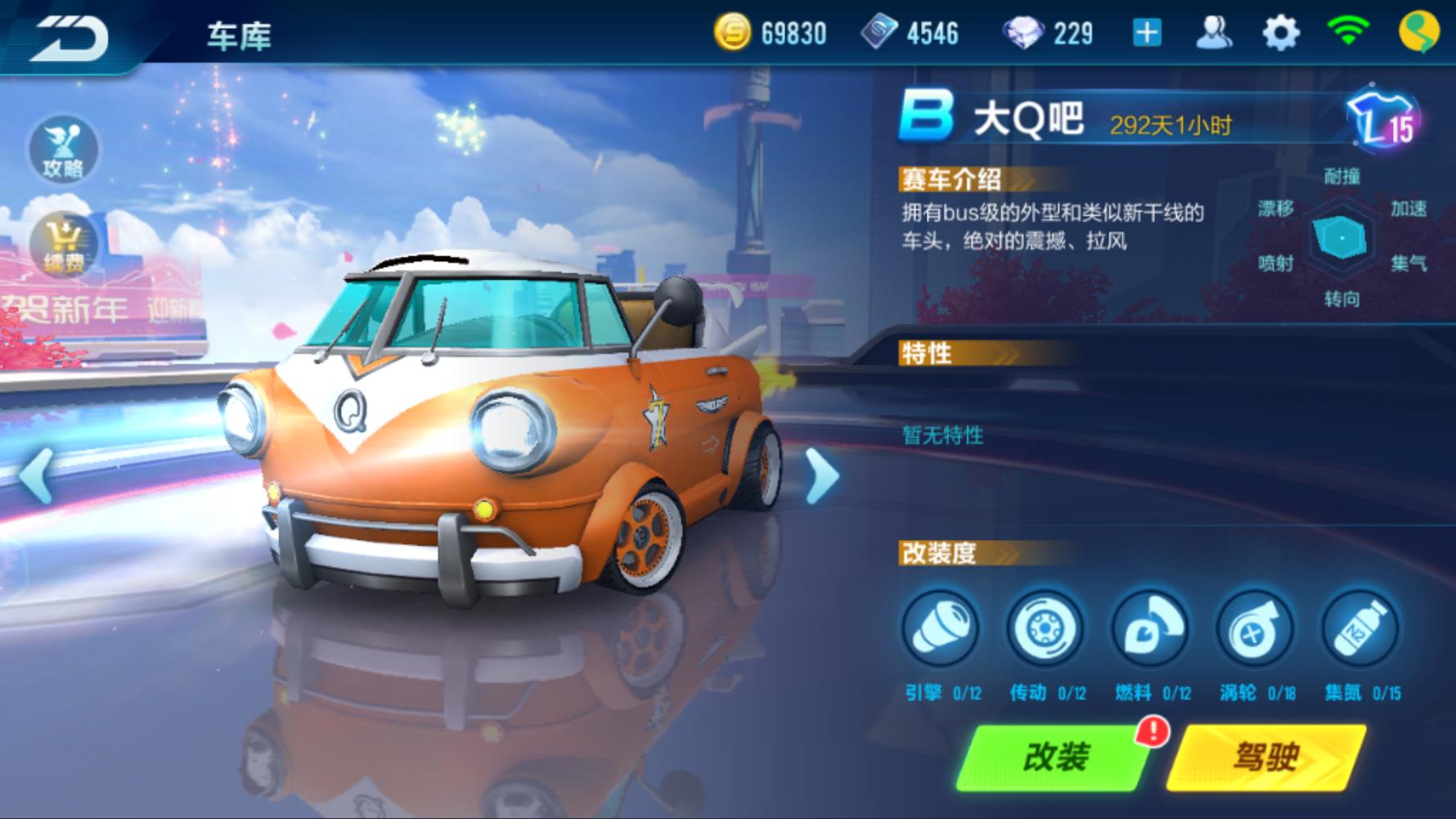Open the settings gear icon
1456x819 pixels.
click(x=1282, y=34)
